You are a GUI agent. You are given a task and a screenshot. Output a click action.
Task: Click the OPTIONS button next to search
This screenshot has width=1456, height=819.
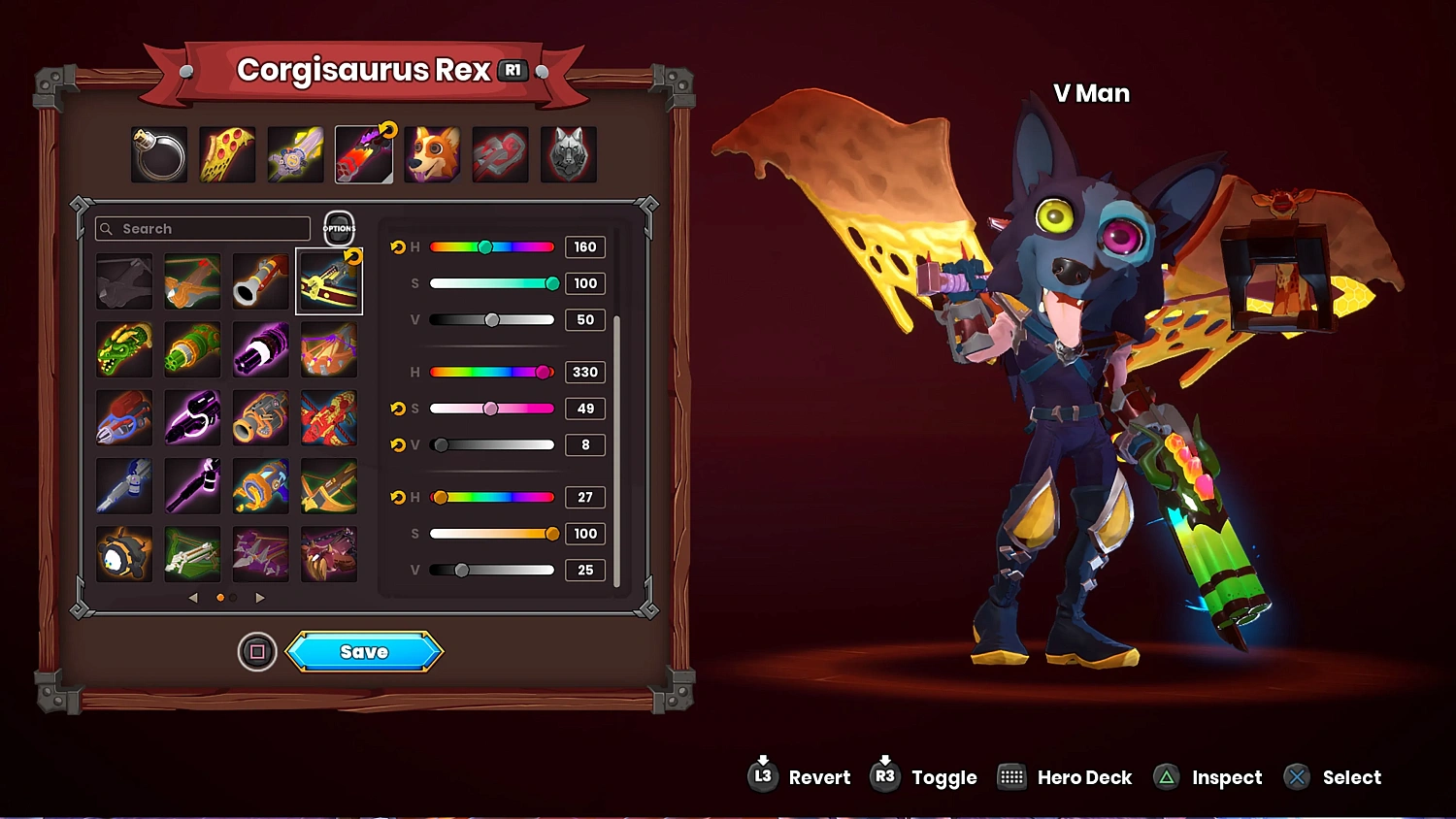click(338, 229)
